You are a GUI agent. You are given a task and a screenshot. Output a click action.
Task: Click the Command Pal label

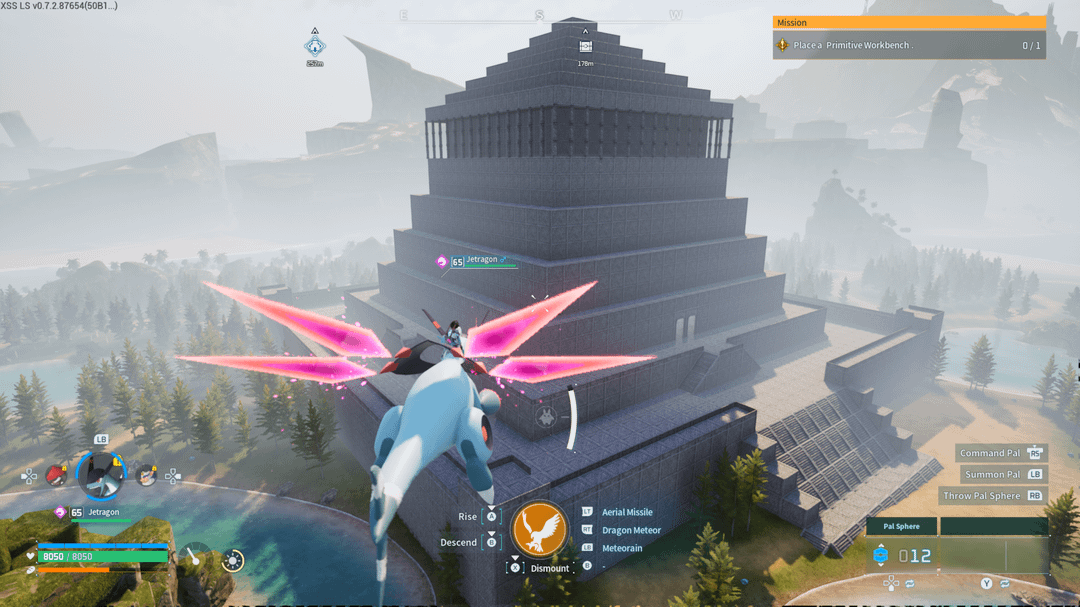pos(992,453)
